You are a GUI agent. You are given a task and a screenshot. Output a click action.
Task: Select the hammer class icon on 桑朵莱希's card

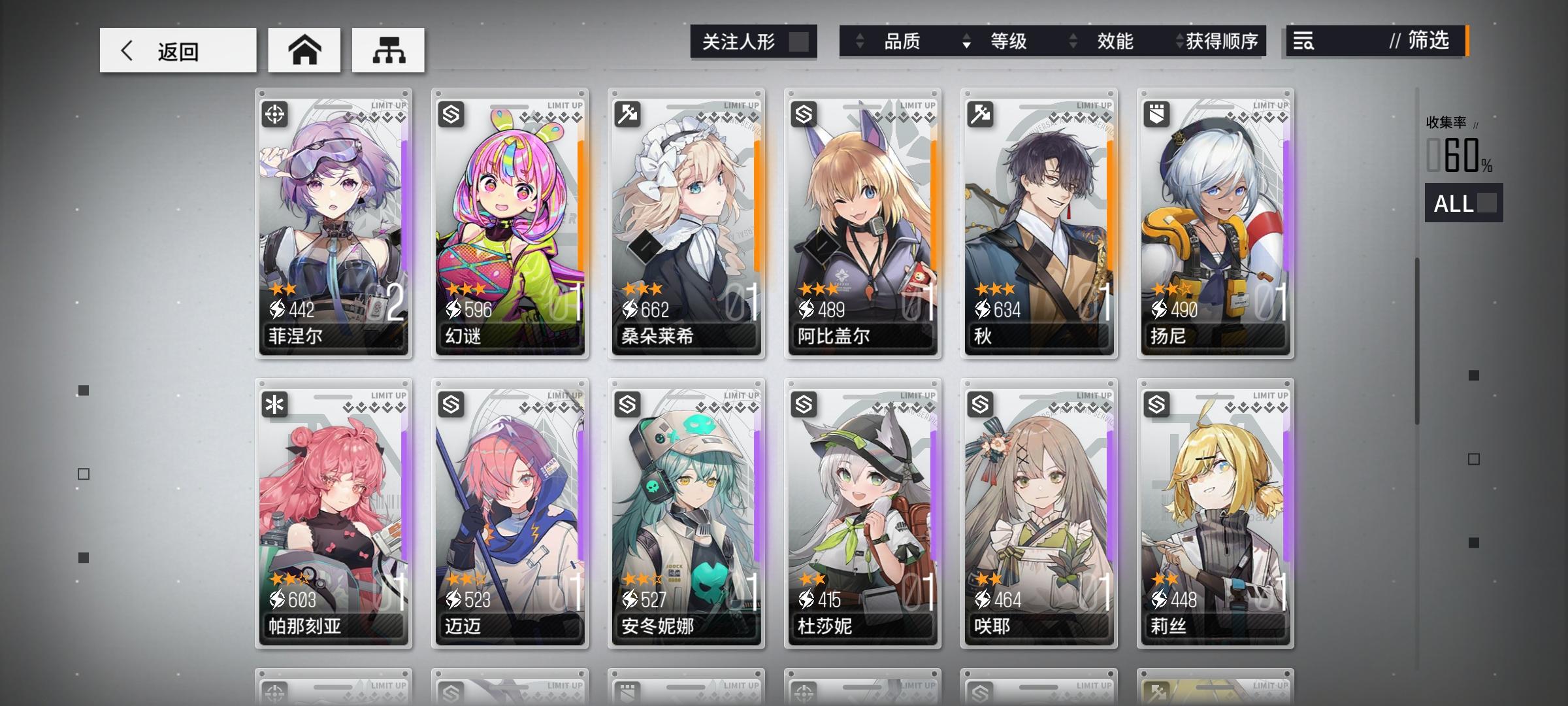629,115
